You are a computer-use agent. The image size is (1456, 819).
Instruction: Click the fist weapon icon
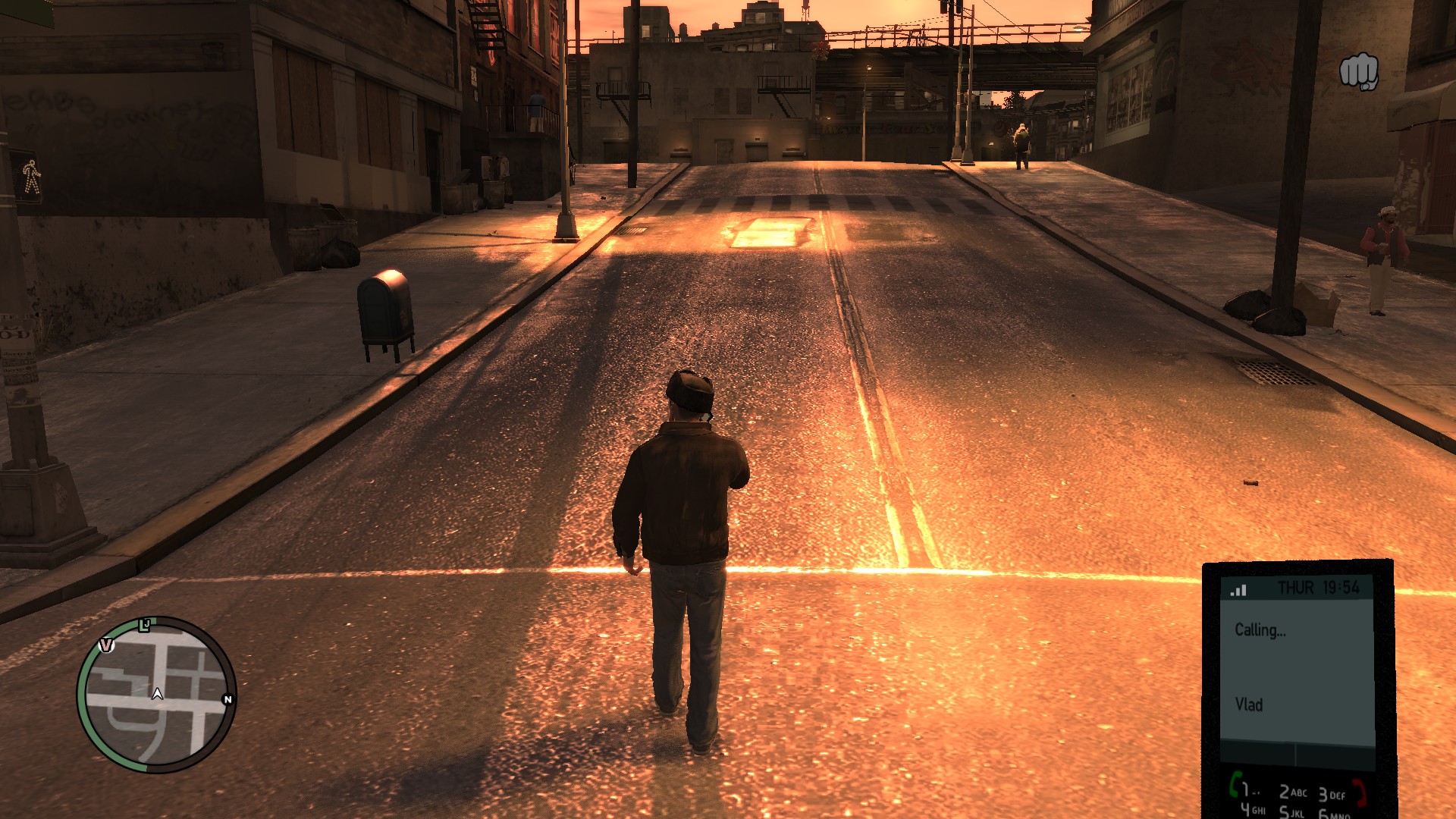pos(1358,71)
